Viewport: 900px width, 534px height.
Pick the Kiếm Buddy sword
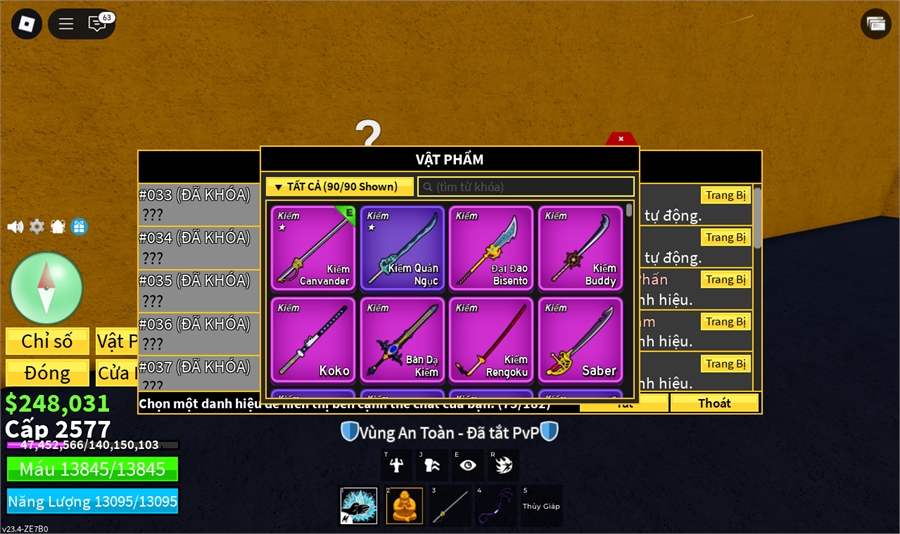[580, 248]
